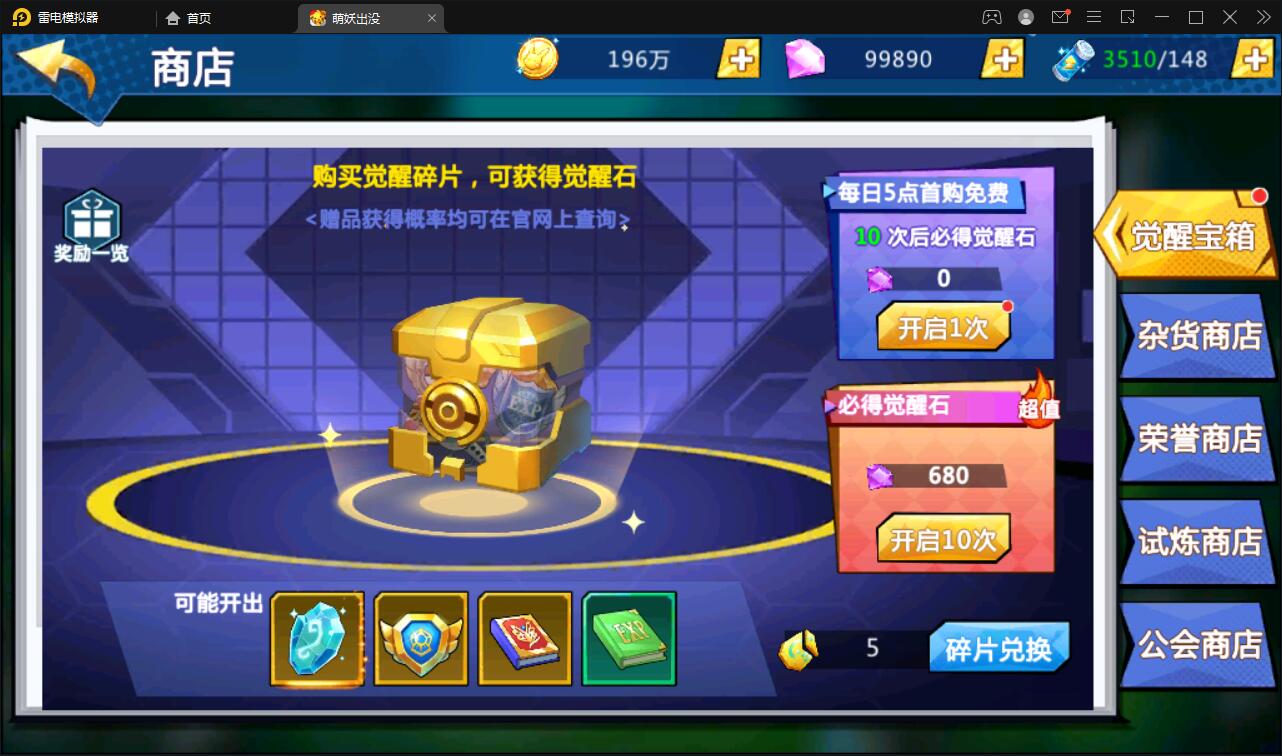Open the 首页 home tab of the emulator

(x=190, y=17)
